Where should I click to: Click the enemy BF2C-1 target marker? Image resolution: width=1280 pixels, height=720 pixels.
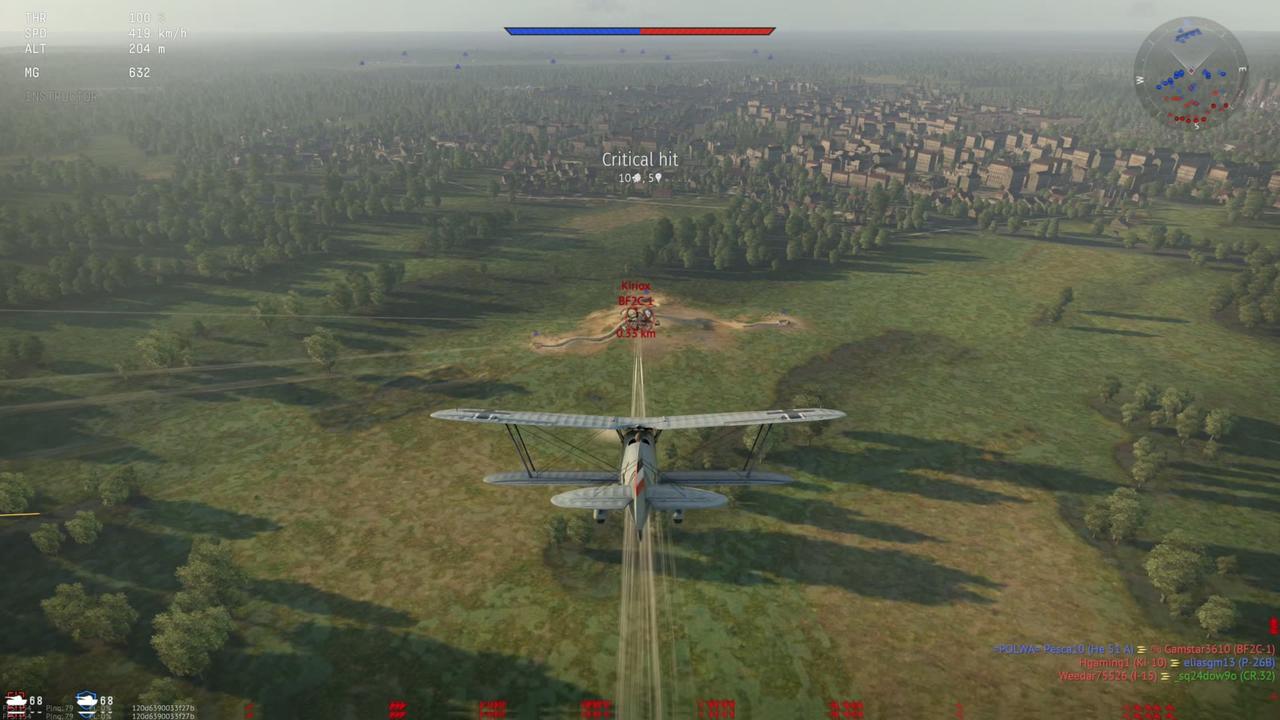(x=636, y=299)
